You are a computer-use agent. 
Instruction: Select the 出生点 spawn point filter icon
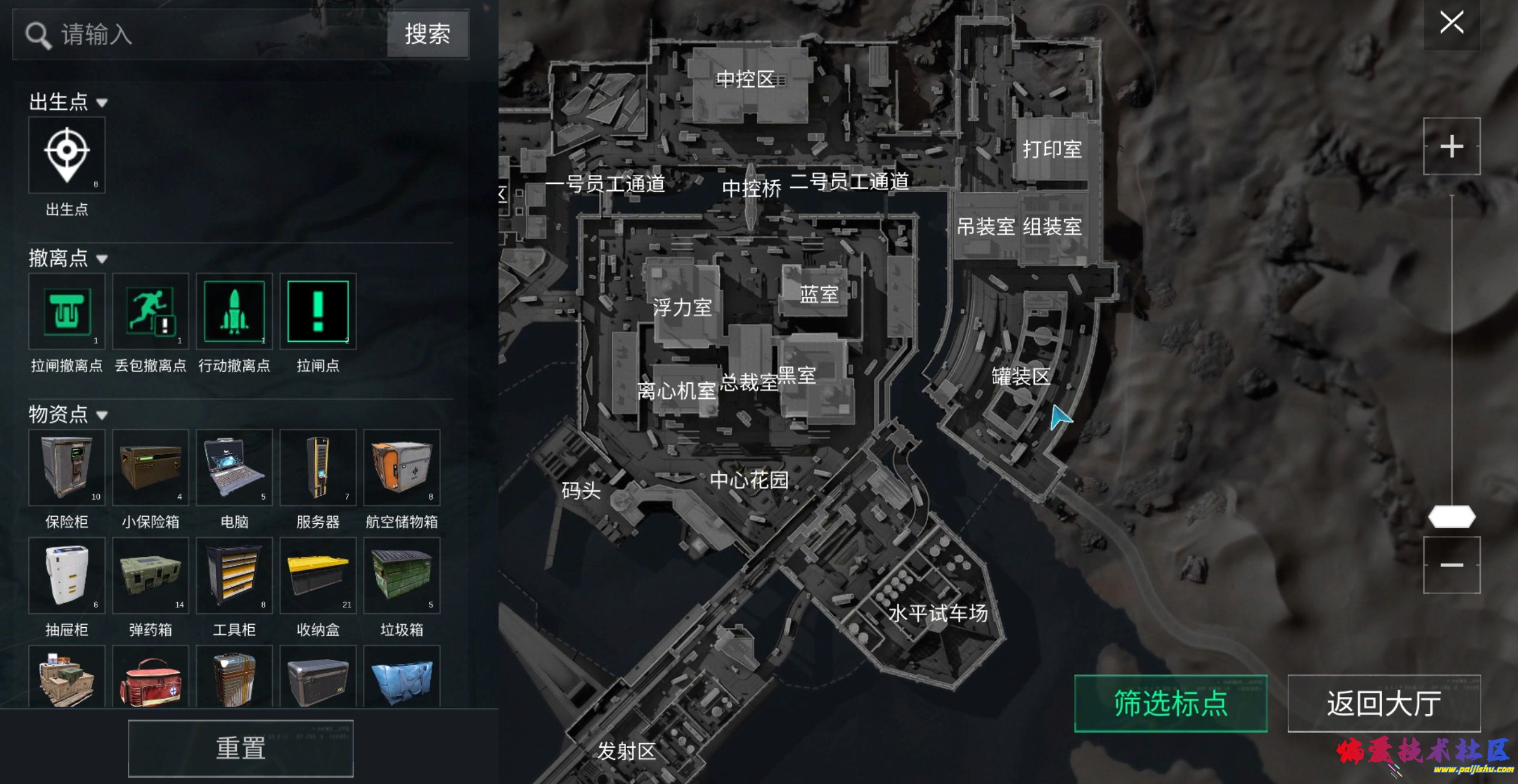coord(67,155)
